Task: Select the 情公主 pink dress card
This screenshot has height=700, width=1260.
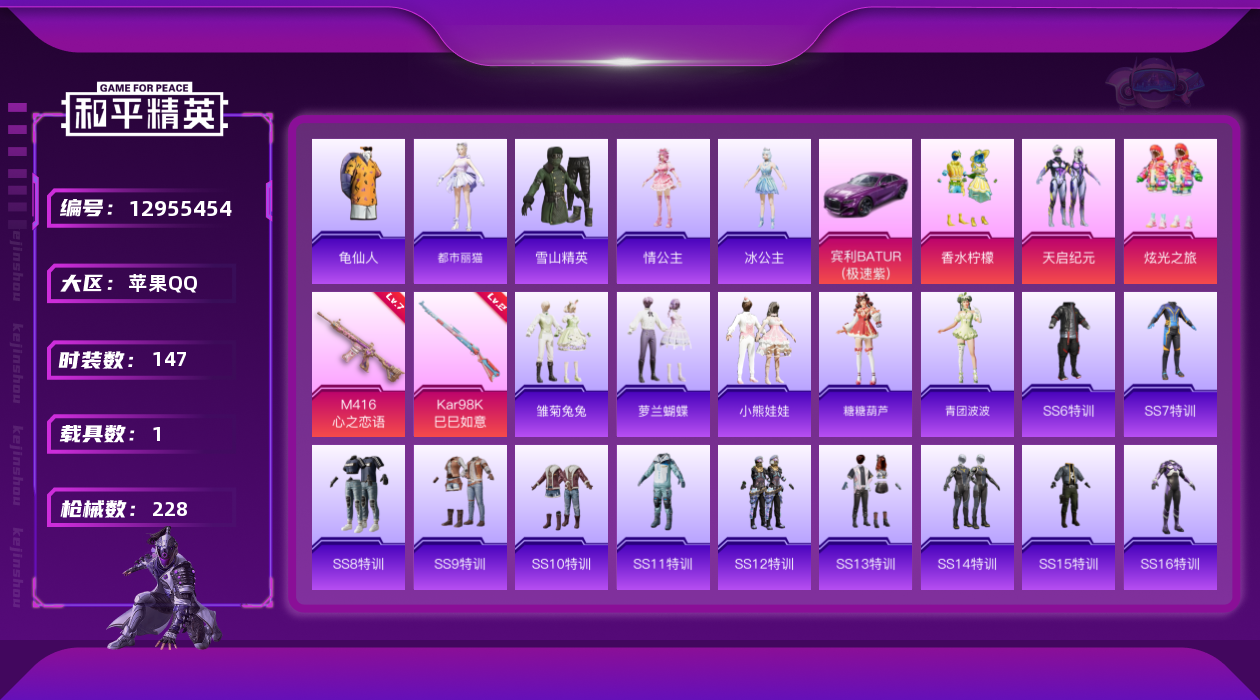Action: (x=663, y=211)
